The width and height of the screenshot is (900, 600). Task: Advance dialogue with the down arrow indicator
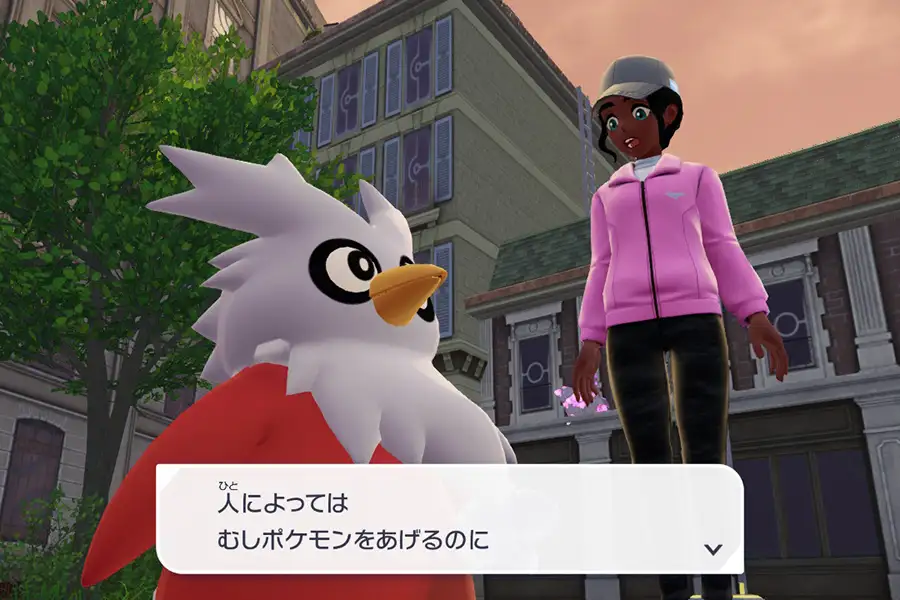(x=713, y=549)
